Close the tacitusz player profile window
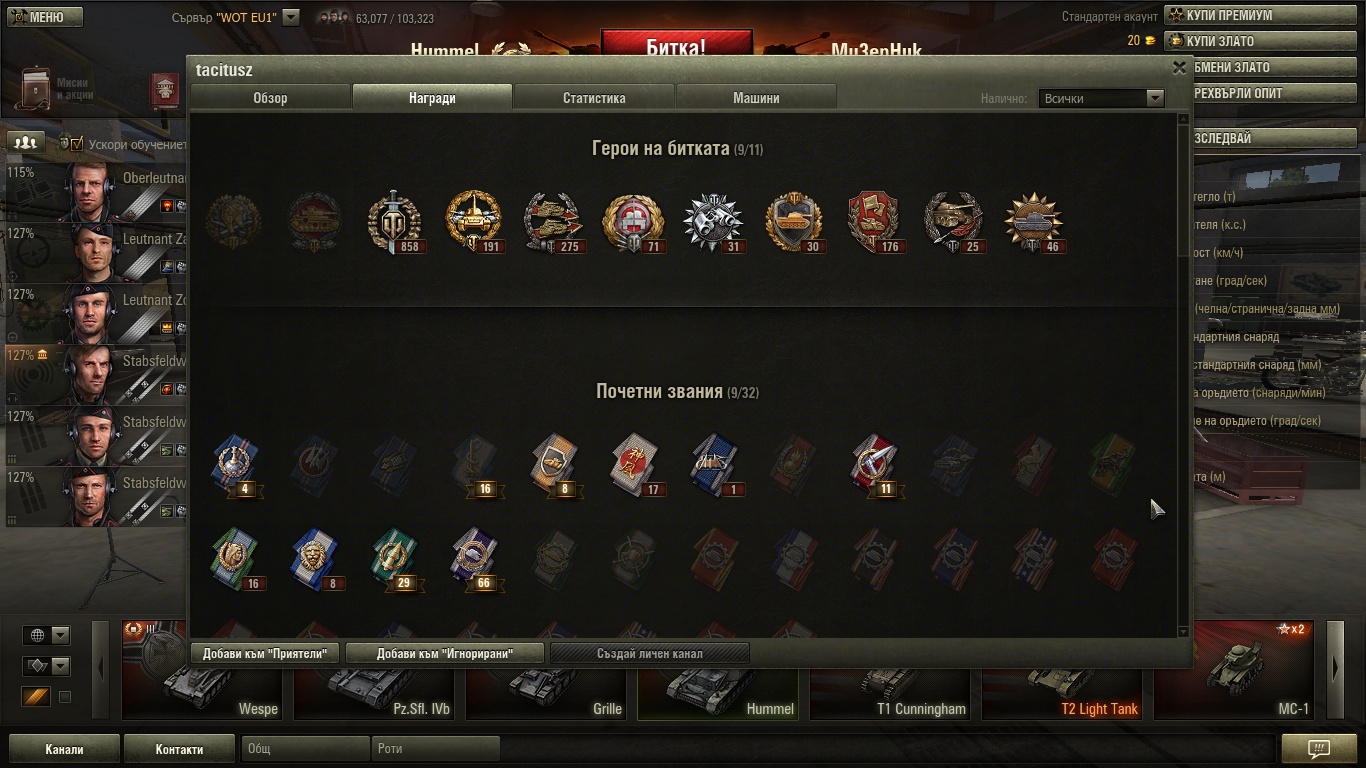Image resolution: width=1366 pixels, height=768 pixels. pos(1179,68)
